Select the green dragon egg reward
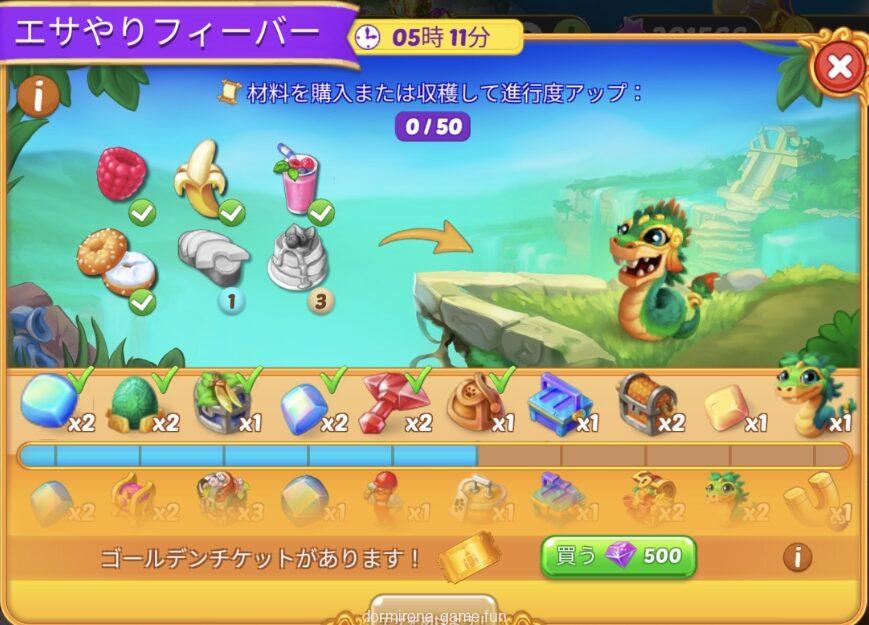This screenshot has width=869, height=625. tap(134, 403)
